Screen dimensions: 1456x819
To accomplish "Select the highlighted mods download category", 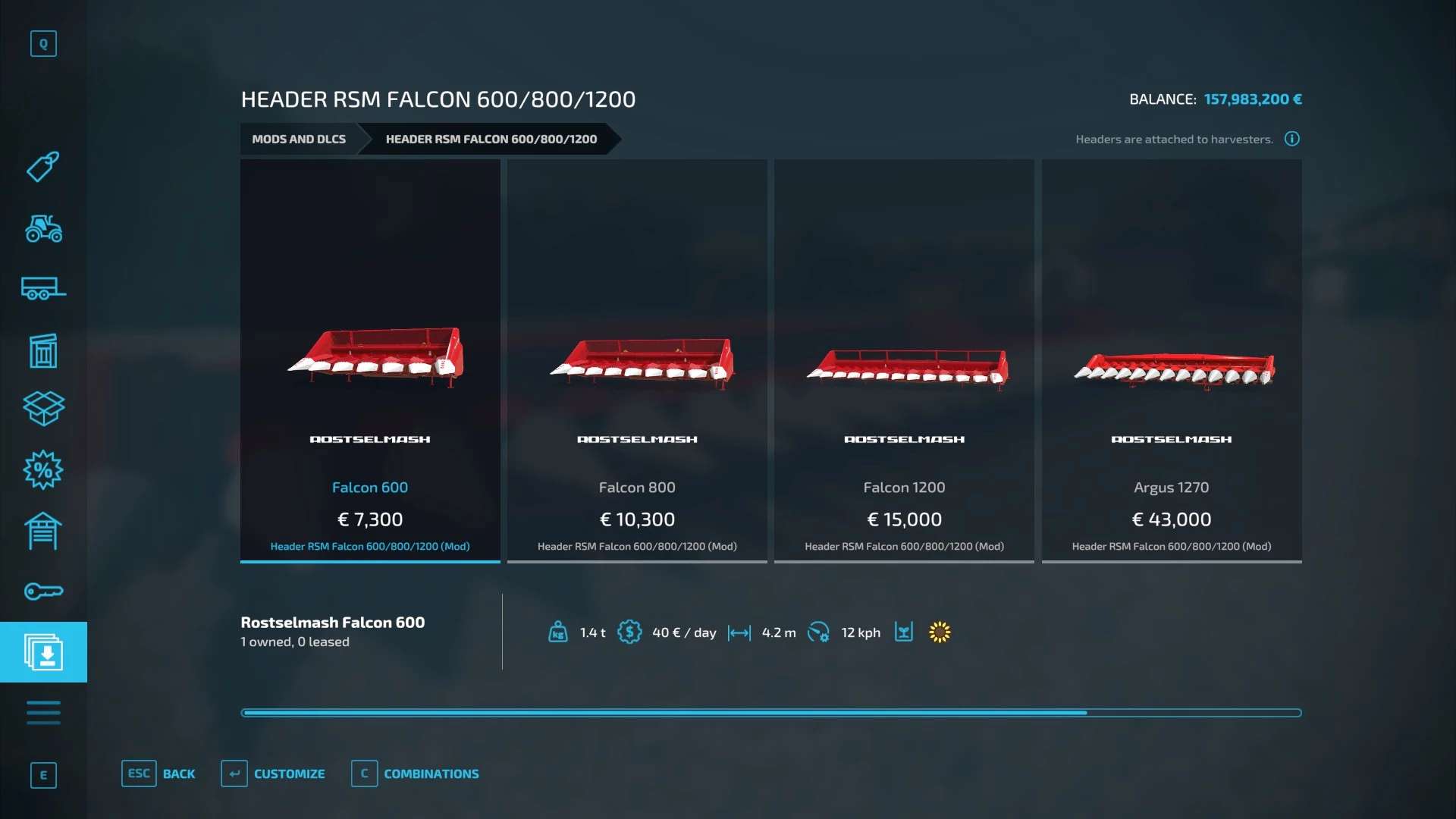I will point(43,652).
